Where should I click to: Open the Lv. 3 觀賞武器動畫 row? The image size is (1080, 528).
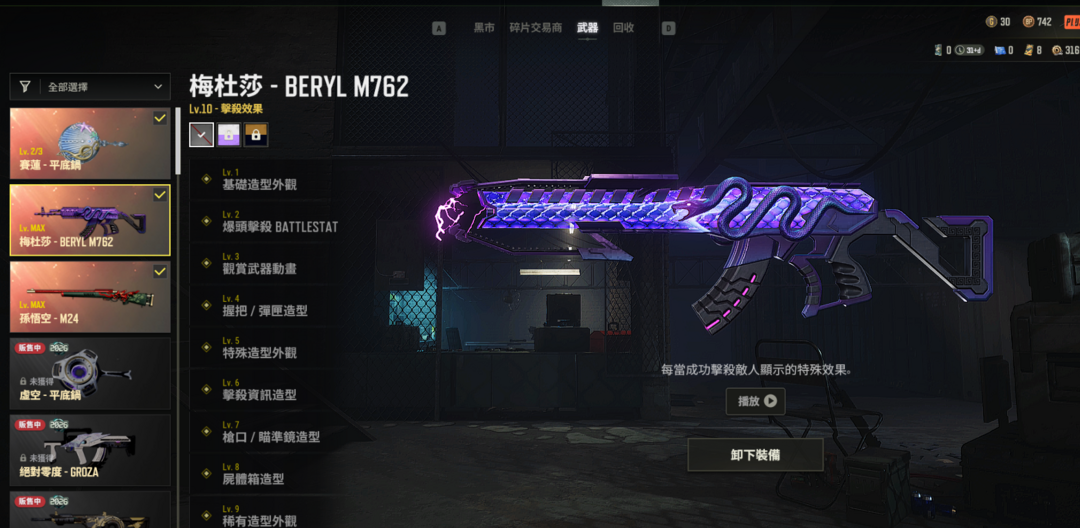[262, 264]
